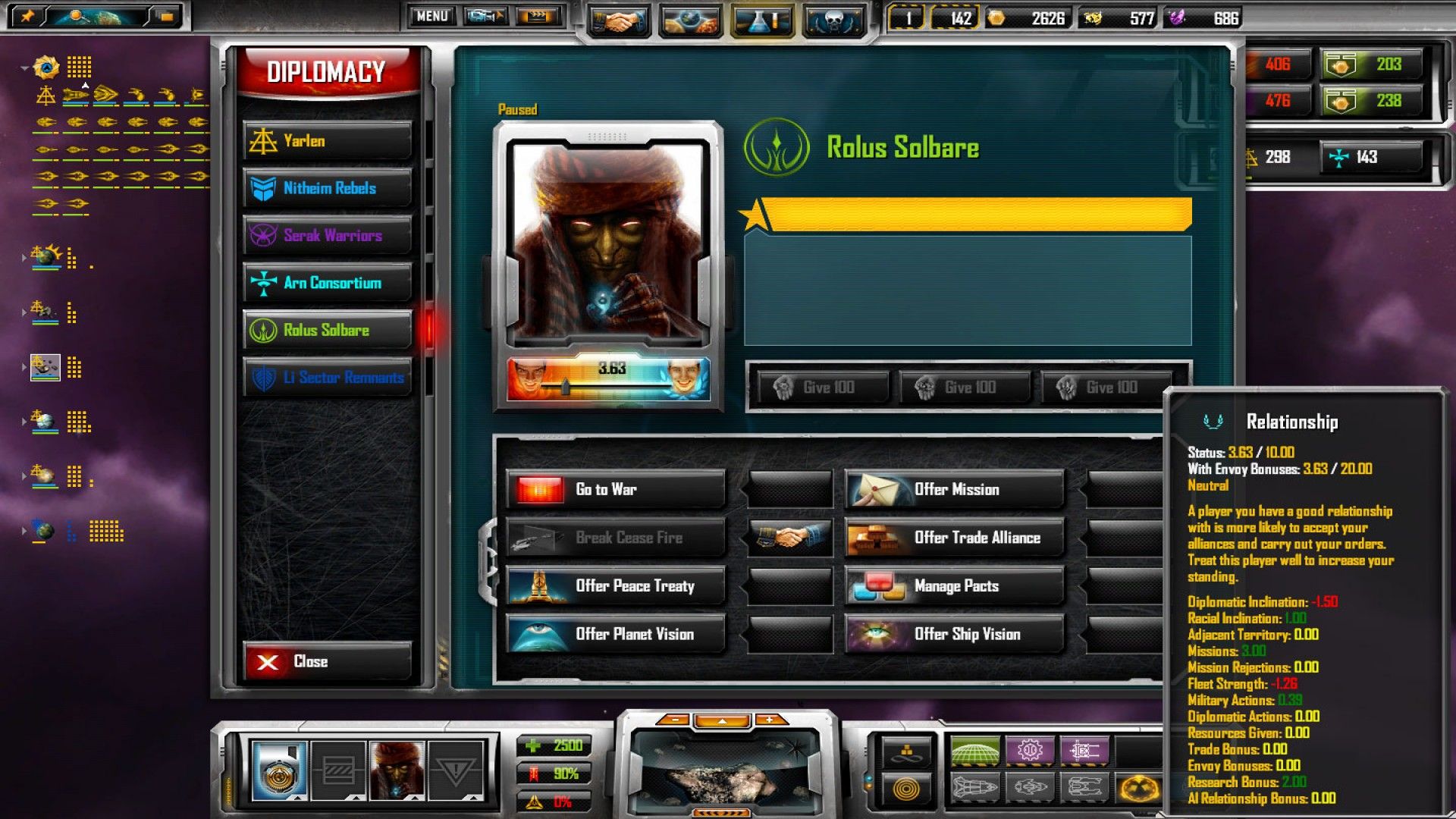Collapse the top fleet group in the sidebar tree
The image size is (1456, 819).
24,68
